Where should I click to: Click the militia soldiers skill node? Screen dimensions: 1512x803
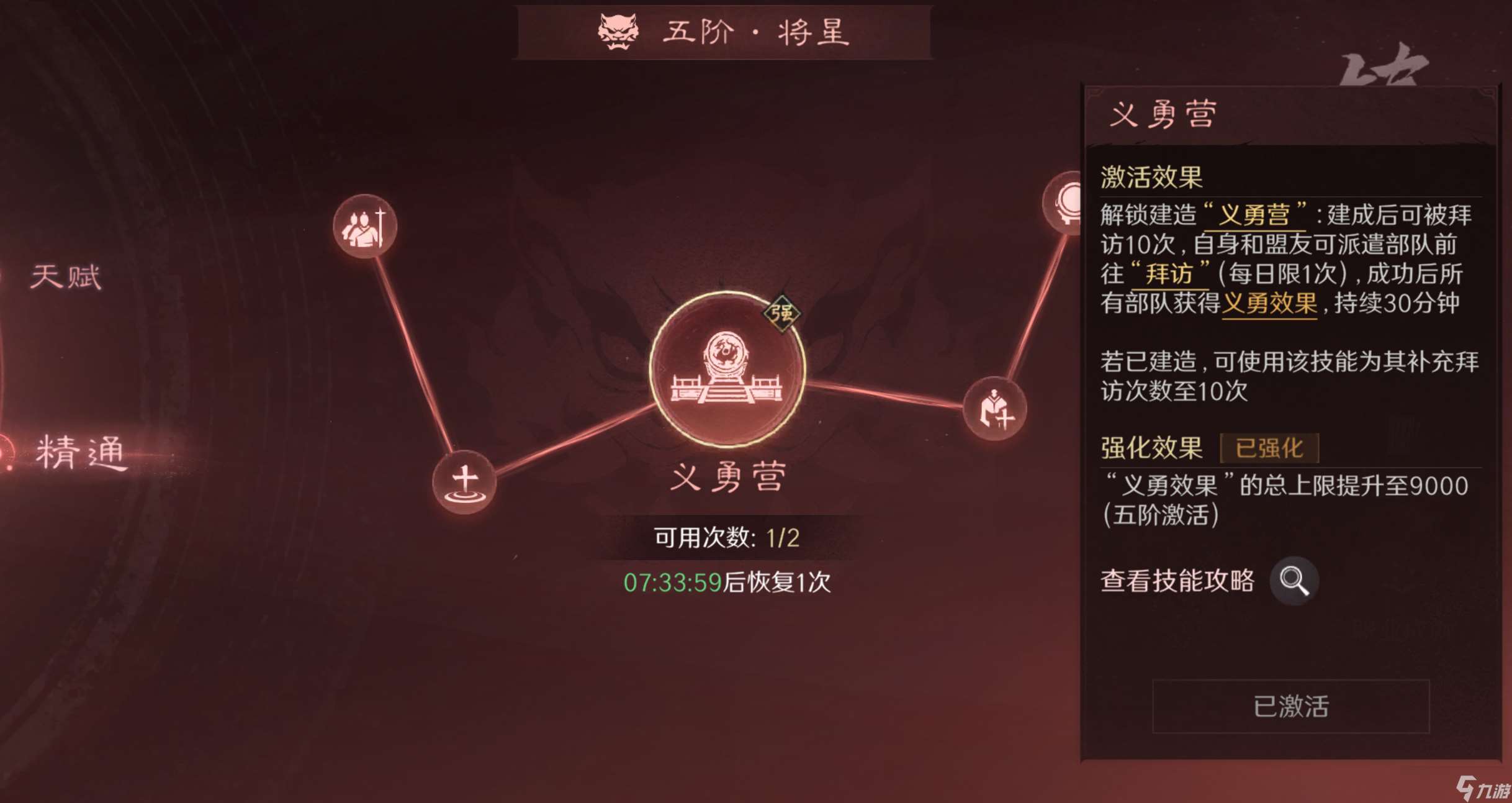pyautogui.click(x=364, y=225)
